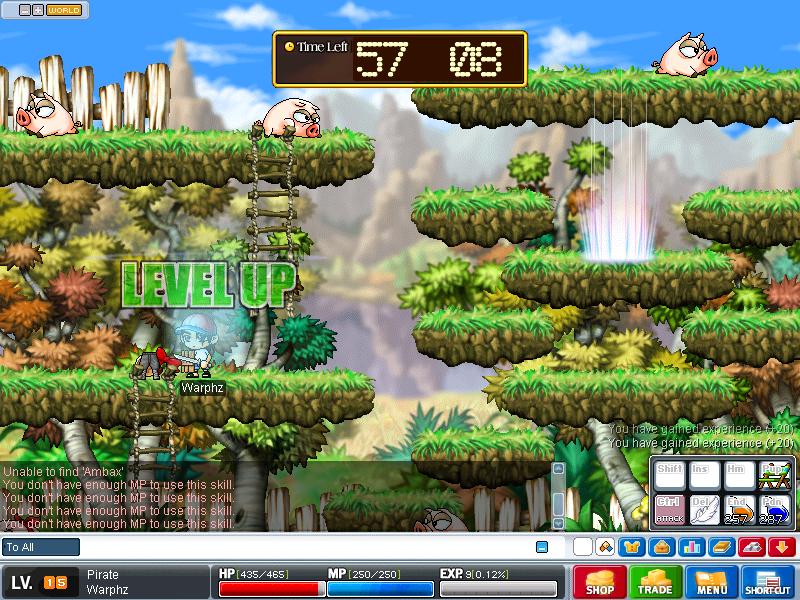Screen dimensions: 800x600
Task: Open the Cash Shop
Action: pyautogui.click(x=600, y=582)
